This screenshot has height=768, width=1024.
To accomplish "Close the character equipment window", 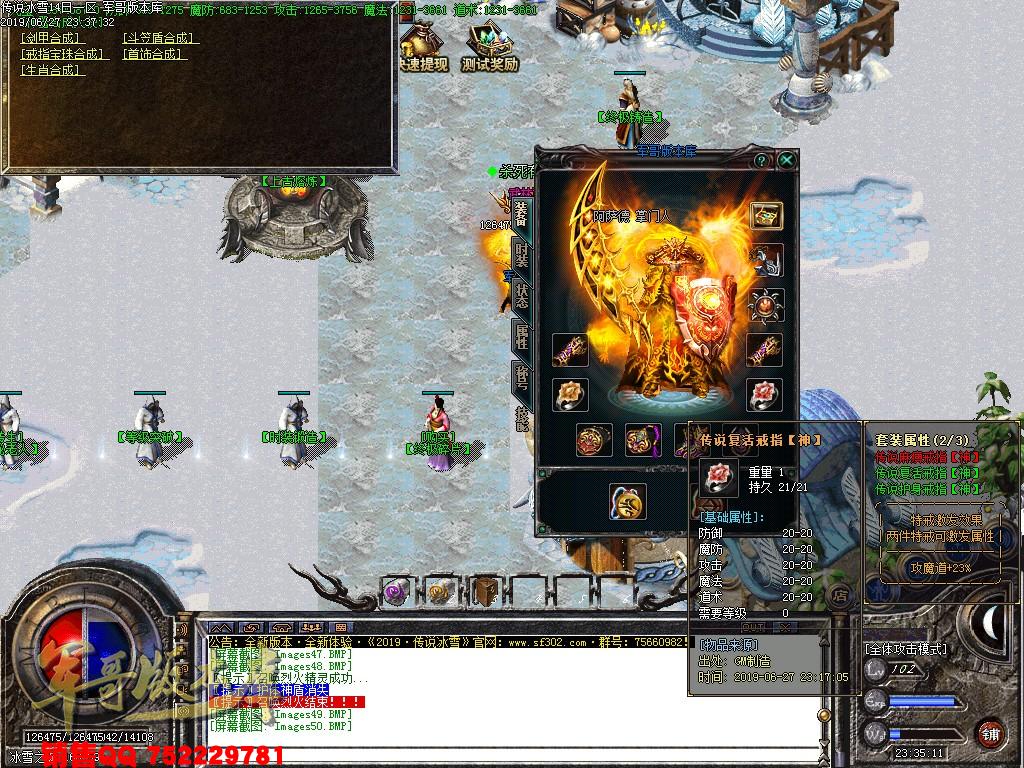I will [x=787, y=160].
